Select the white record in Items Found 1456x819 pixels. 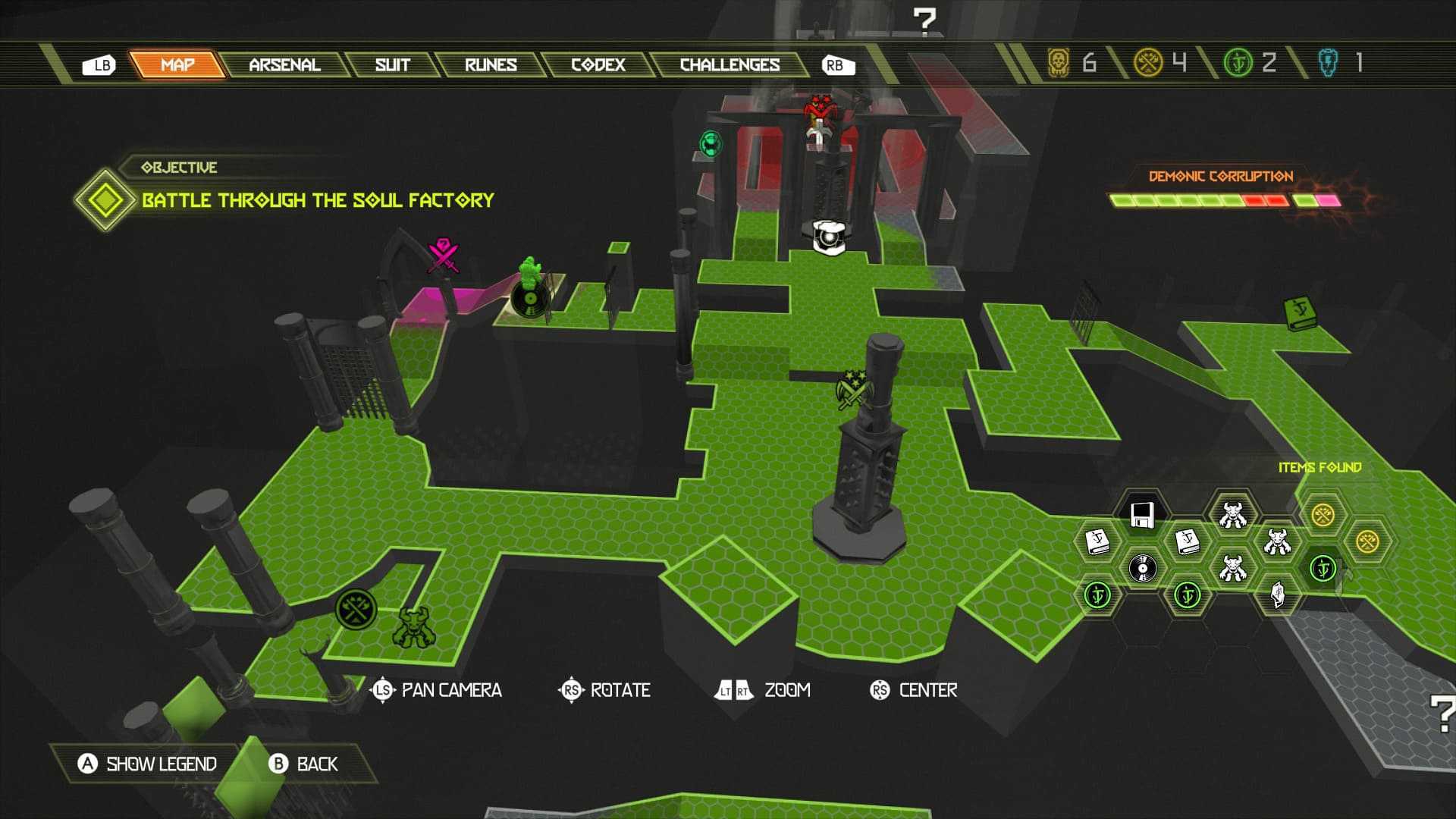click(x=1142, y=567)
